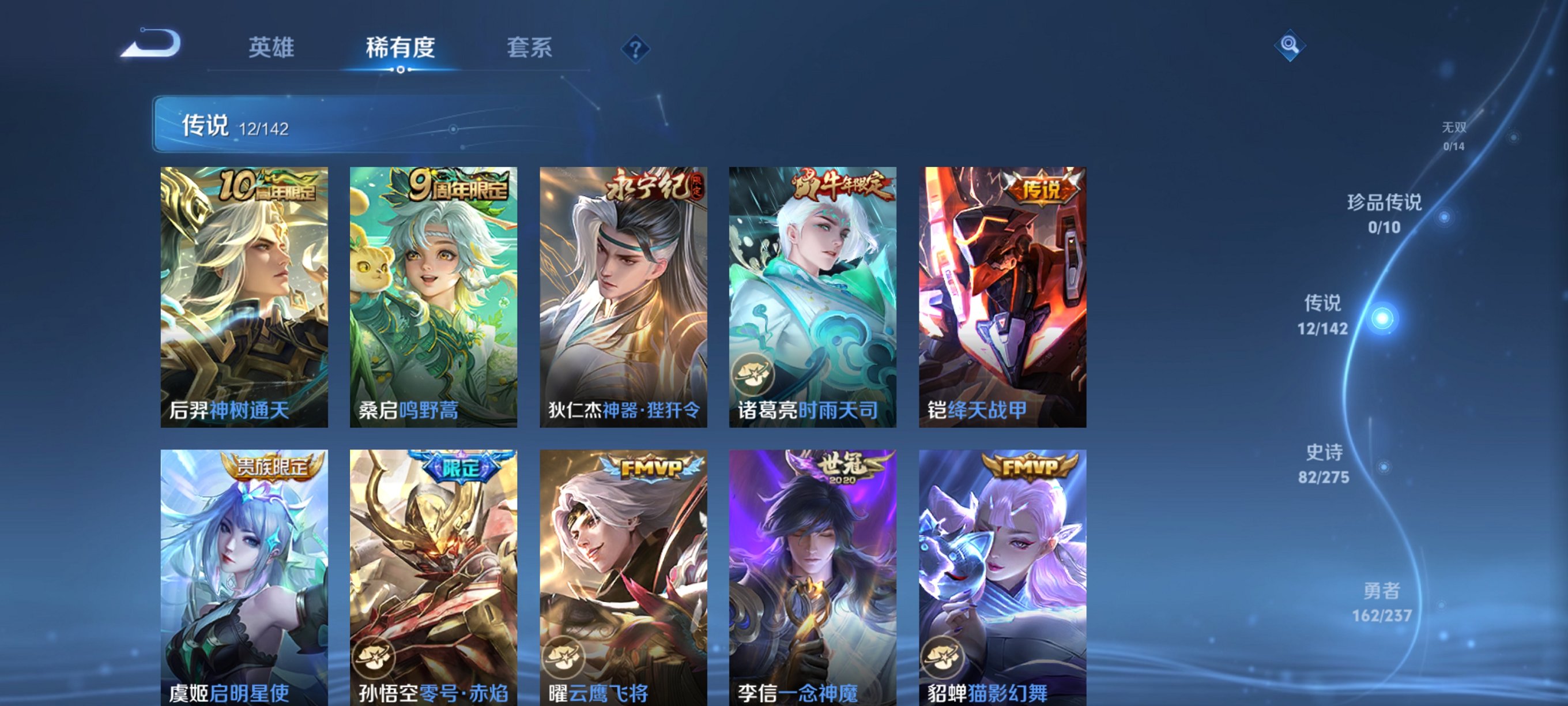
Task: Open the 狄仁杰神器·狴犴令 skin thumbnail
Action: point(623,286)
